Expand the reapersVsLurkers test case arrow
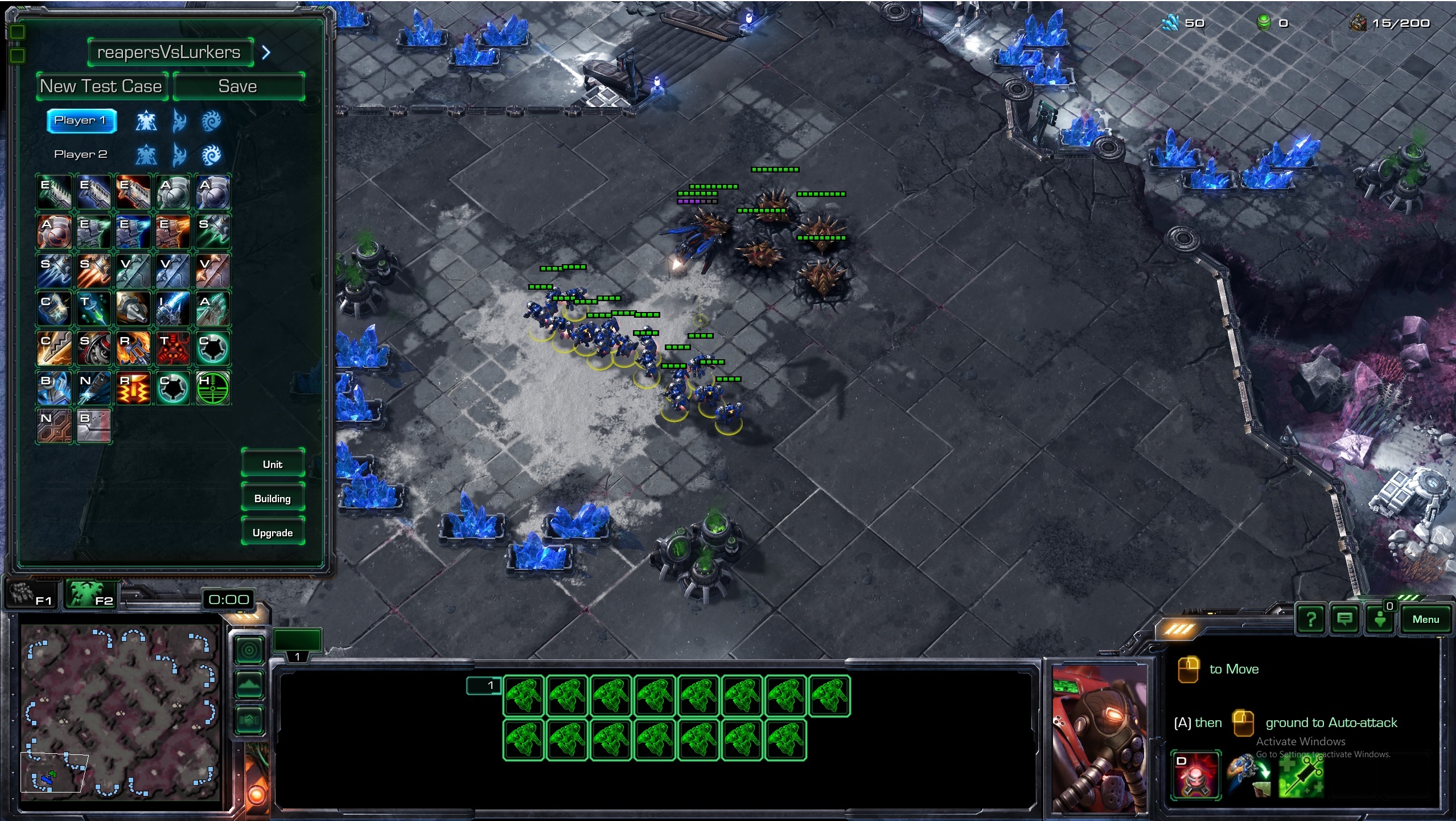1456x821 pixels. (x=266, y=52)
